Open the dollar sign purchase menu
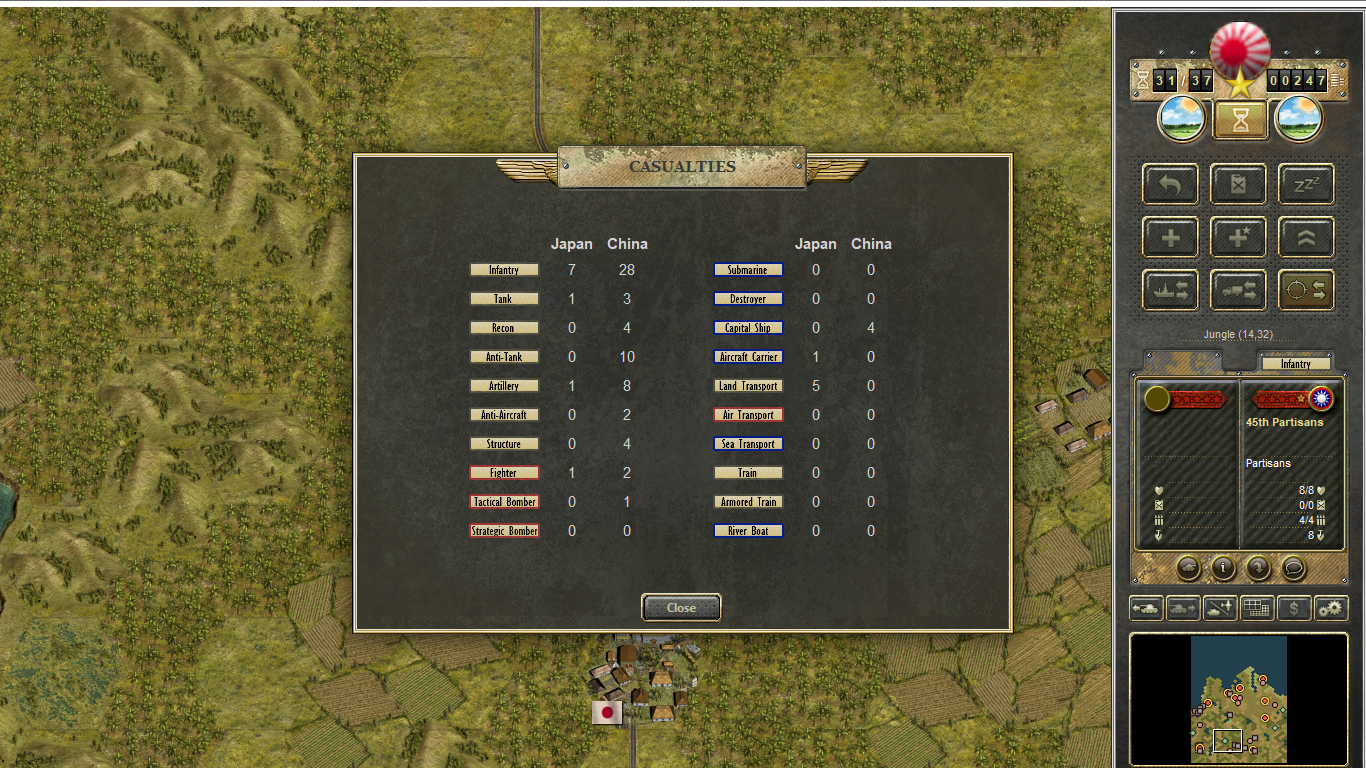 click(x=1295, y=607)
